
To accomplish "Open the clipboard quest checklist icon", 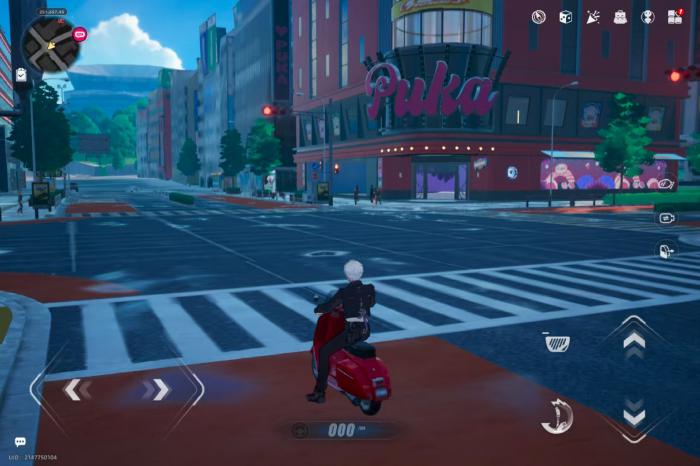I will (21, 75).
